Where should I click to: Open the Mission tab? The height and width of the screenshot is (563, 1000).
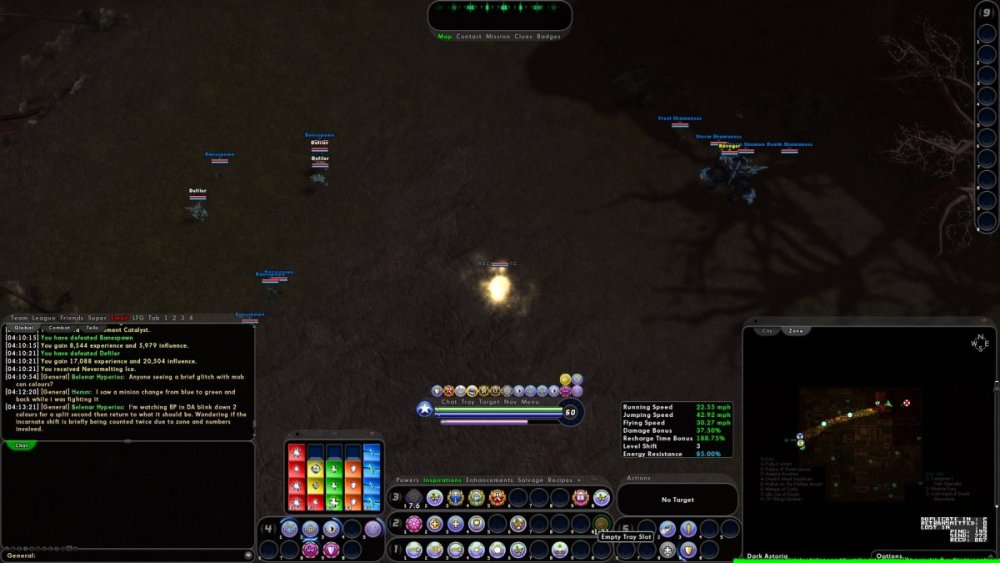tap(498, 37)
